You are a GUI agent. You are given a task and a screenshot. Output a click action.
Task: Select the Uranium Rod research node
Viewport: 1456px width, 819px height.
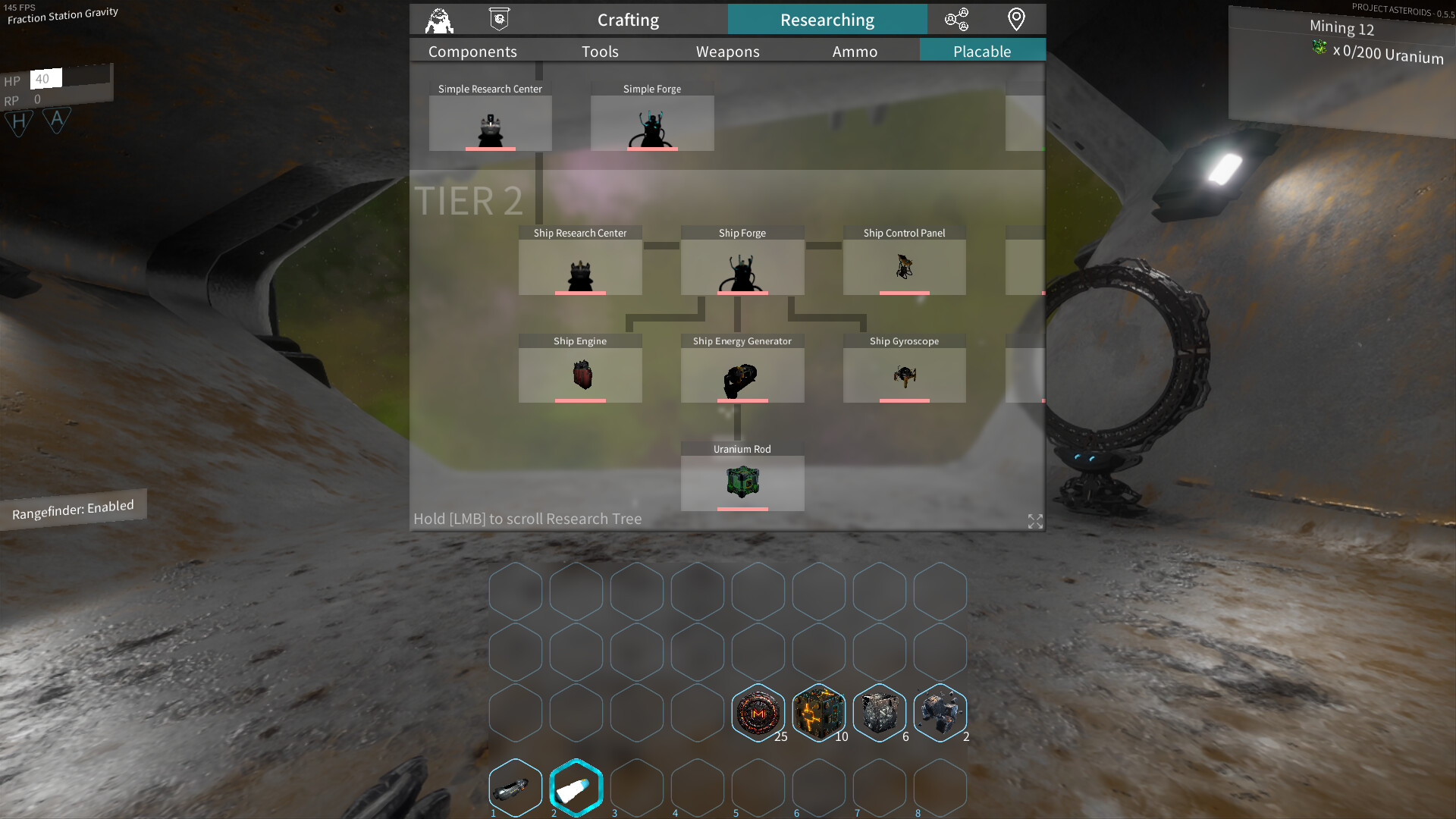pyautogui.click(x=742, y=483)
